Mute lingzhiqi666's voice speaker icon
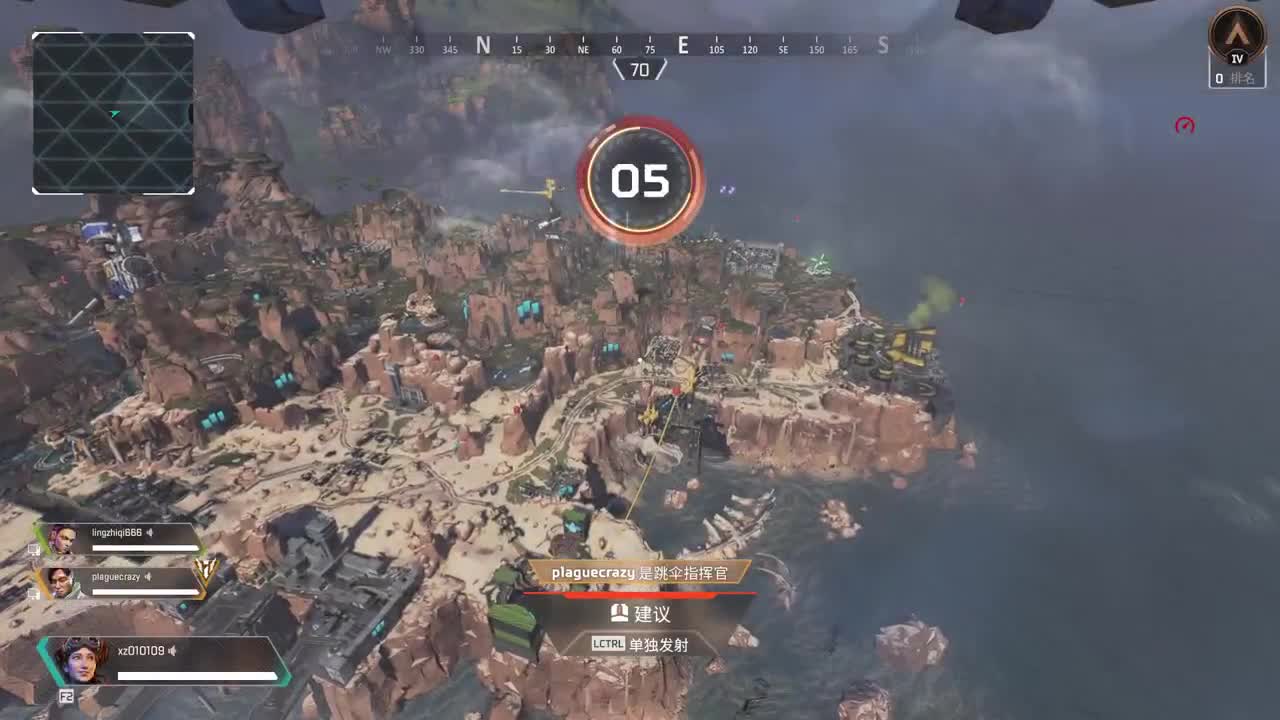Image resolution: width=1280 pixels, height=720 pixels. click(149, 533)
